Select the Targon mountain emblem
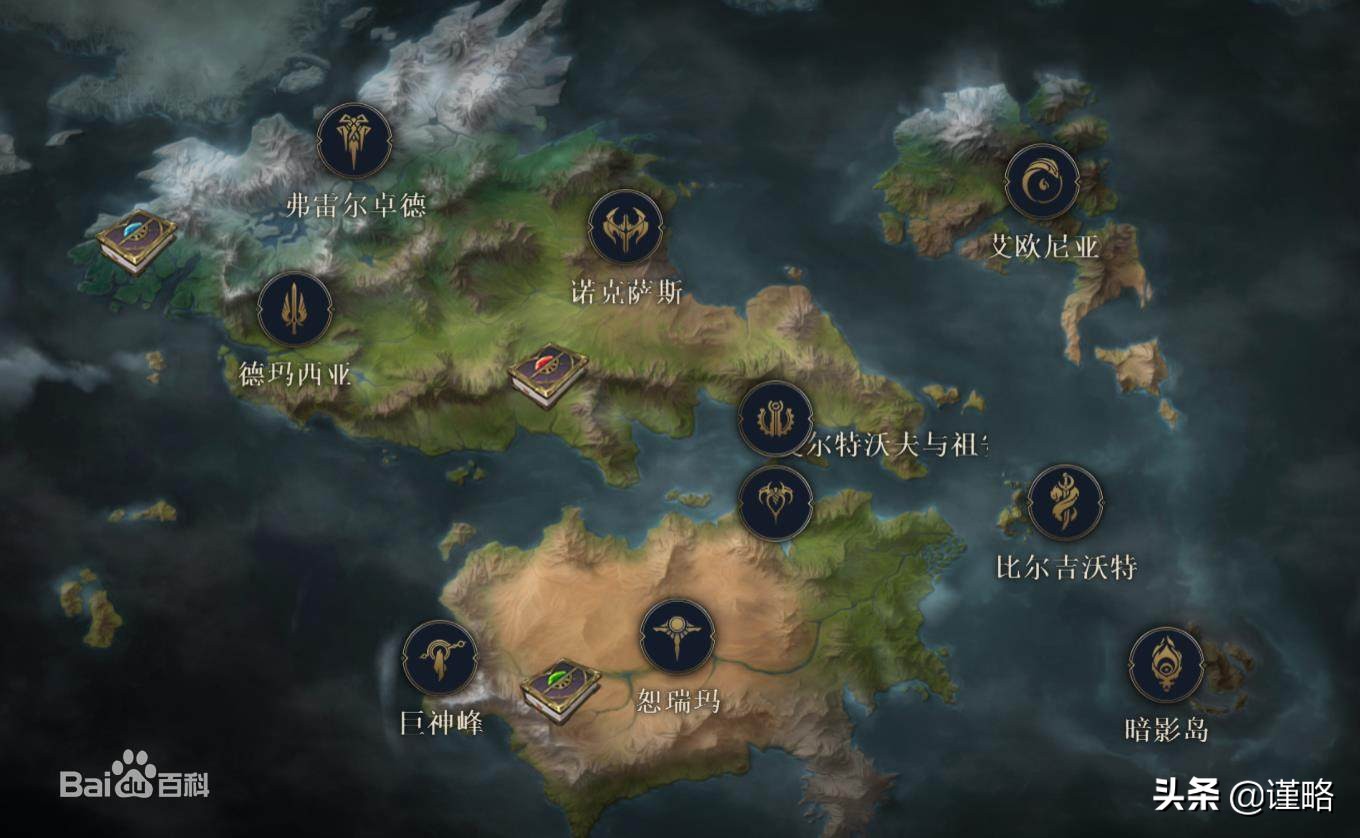The height and width of the screenshot is (838, 1360). coord(440,657)
